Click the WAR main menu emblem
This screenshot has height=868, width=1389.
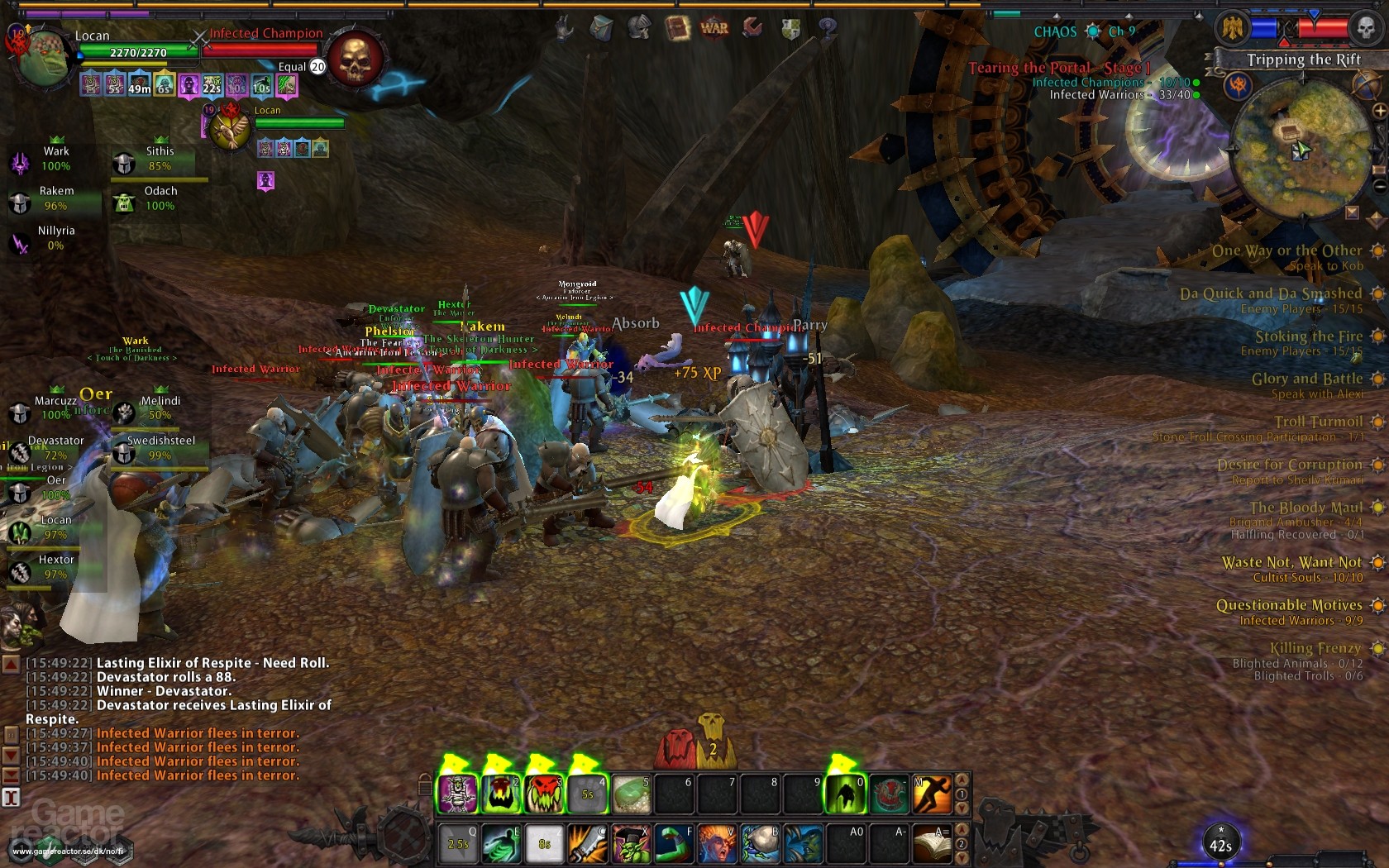pyautogui.click(x=714, y=26)
